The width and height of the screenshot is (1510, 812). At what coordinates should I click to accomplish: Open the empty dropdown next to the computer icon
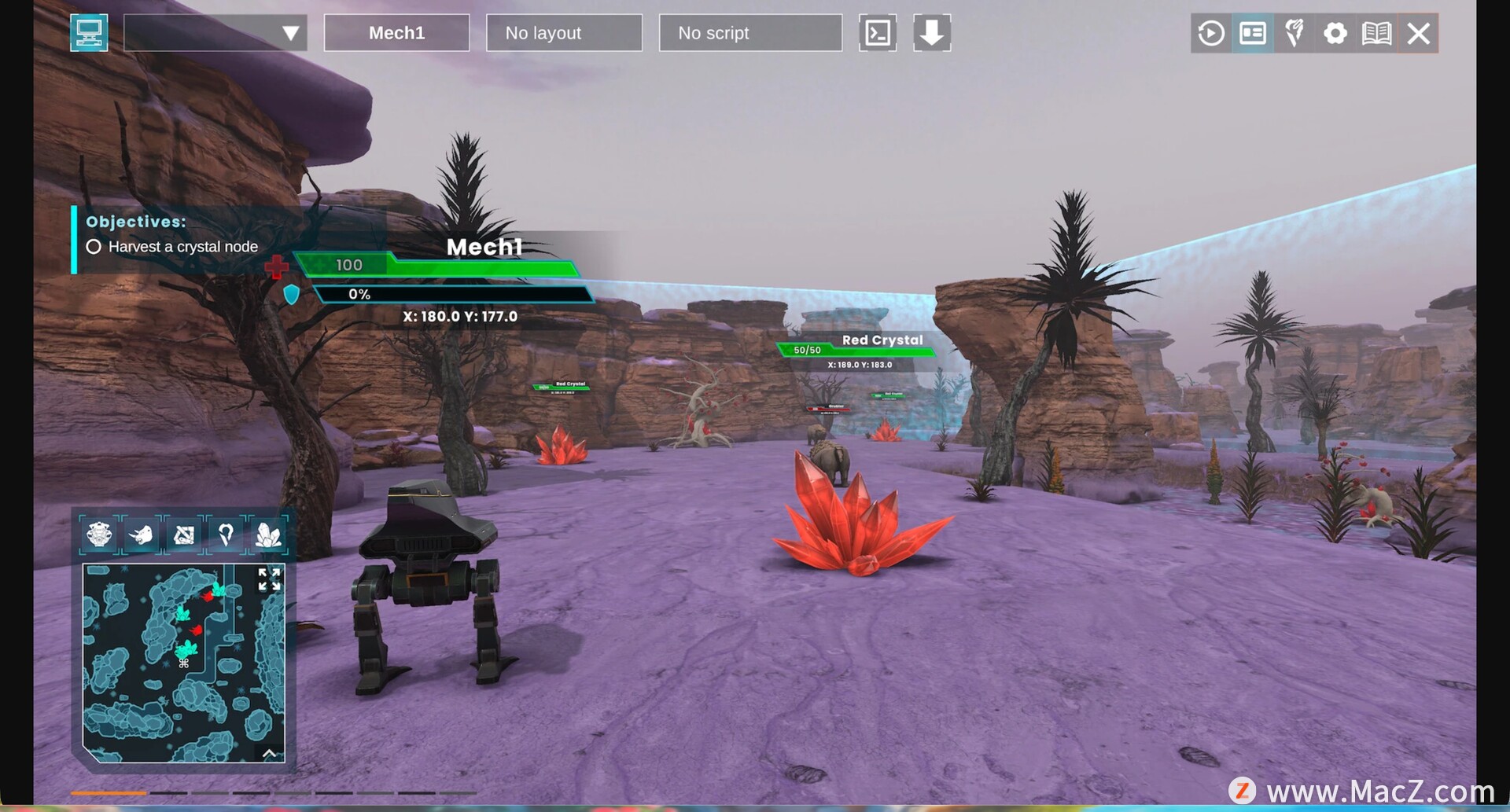(x=215, y=33)
